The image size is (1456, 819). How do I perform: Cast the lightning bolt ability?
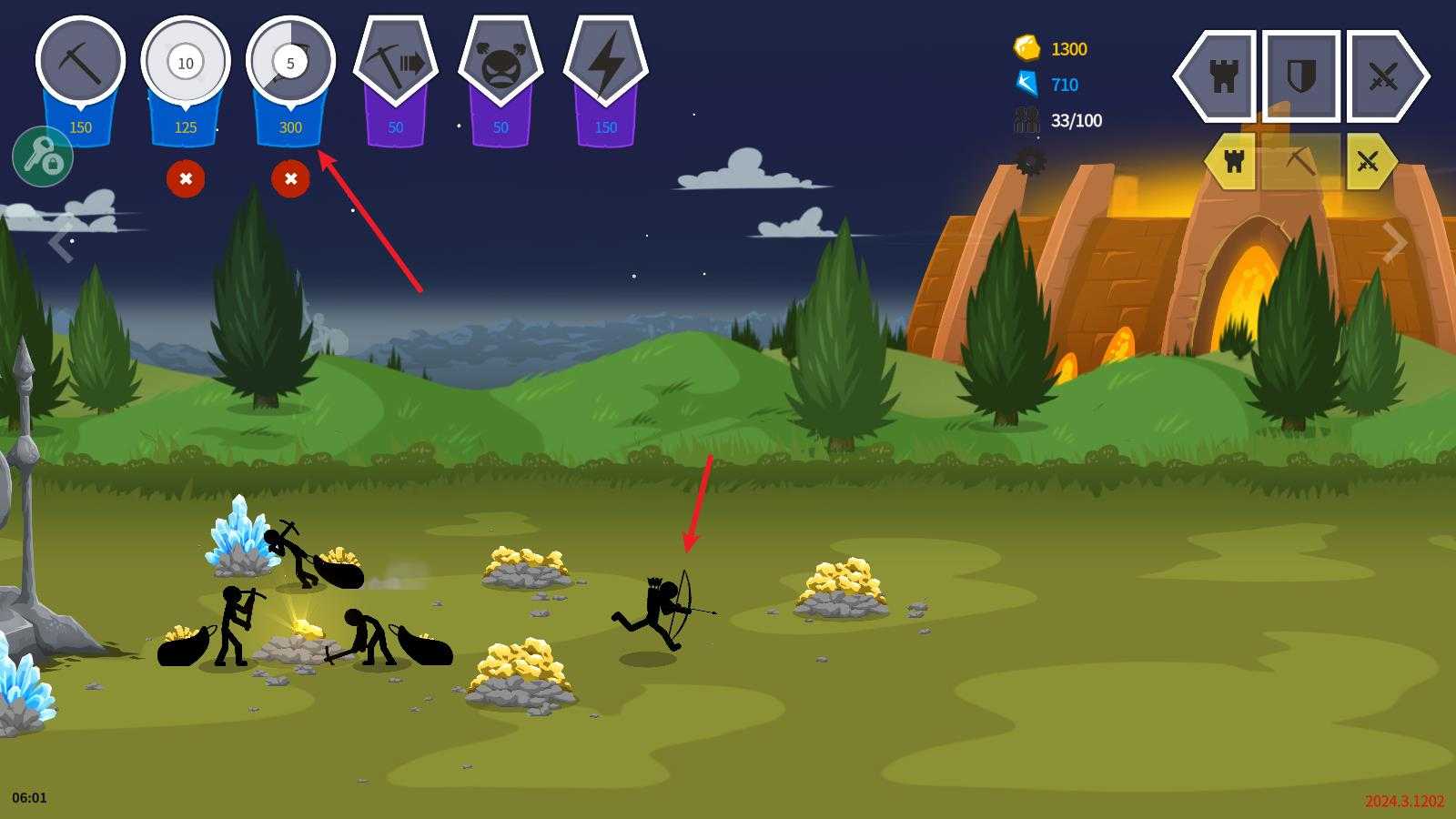point(606,64)
